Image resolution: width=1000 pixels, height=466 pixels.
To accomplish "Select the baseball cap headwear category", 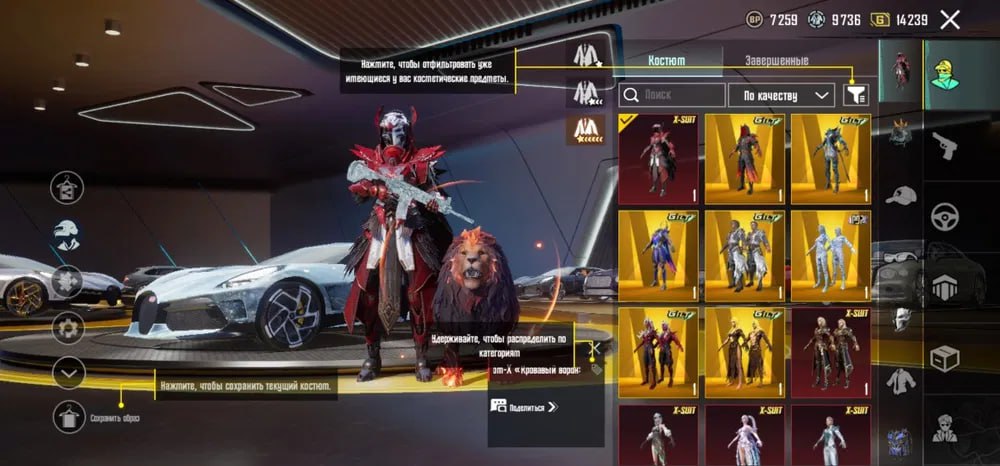I will [901, 195].
